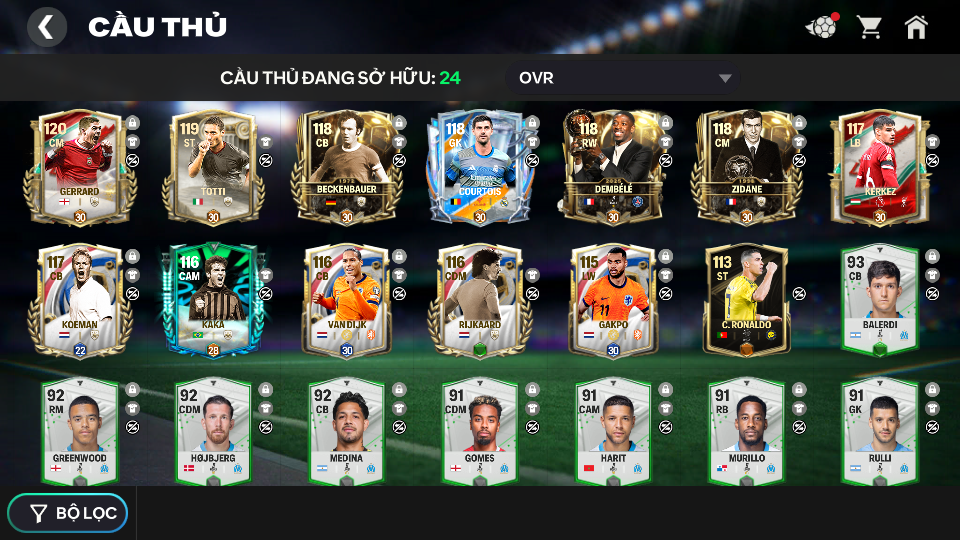Viewport: 960px width, 540px height.
Task: Pick the C. Ronaldo 113 ST card
Action: pyautogui.click(x=747, y=300)
